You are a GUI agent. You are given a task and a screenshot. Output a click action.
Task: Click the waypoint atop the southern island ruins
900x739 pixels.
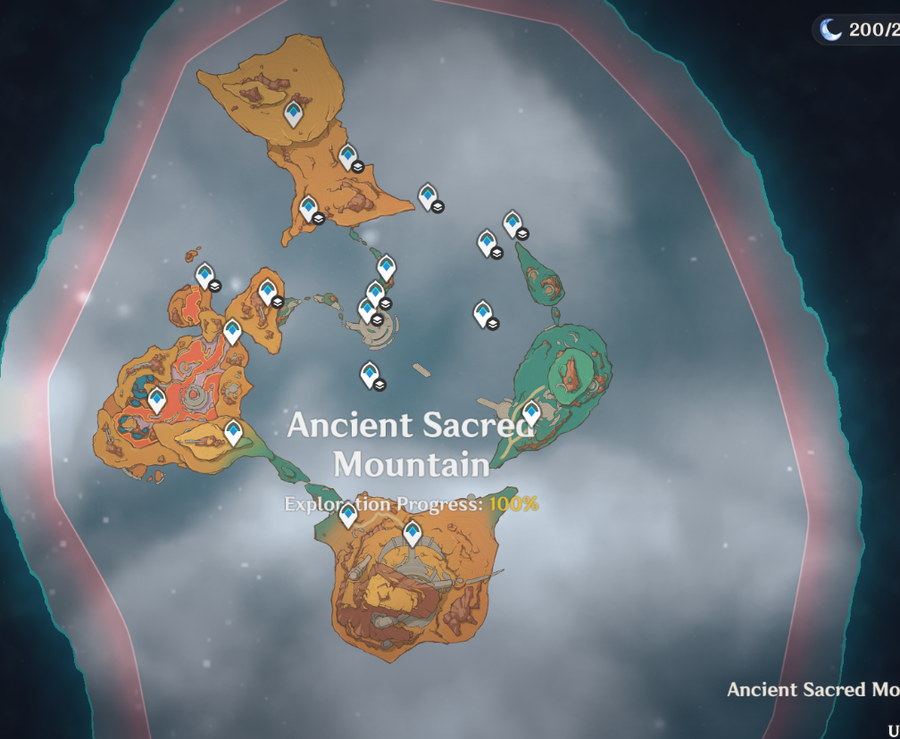pos(412,532)
